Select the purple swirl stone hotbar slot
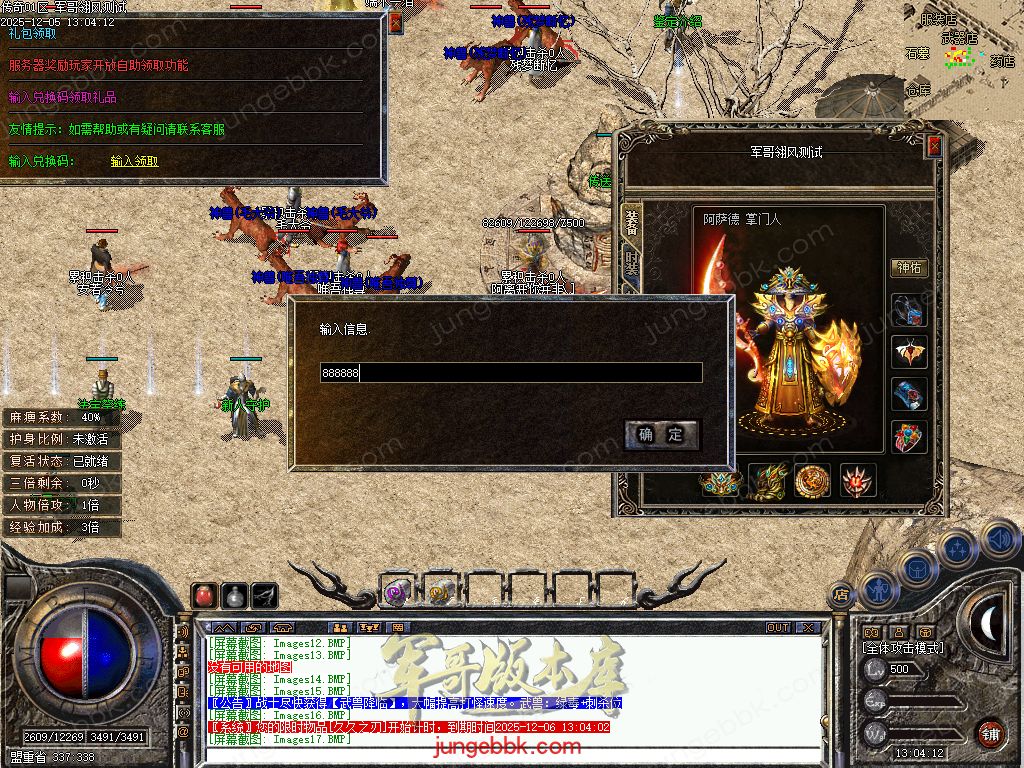 click(x=395, y=592)
